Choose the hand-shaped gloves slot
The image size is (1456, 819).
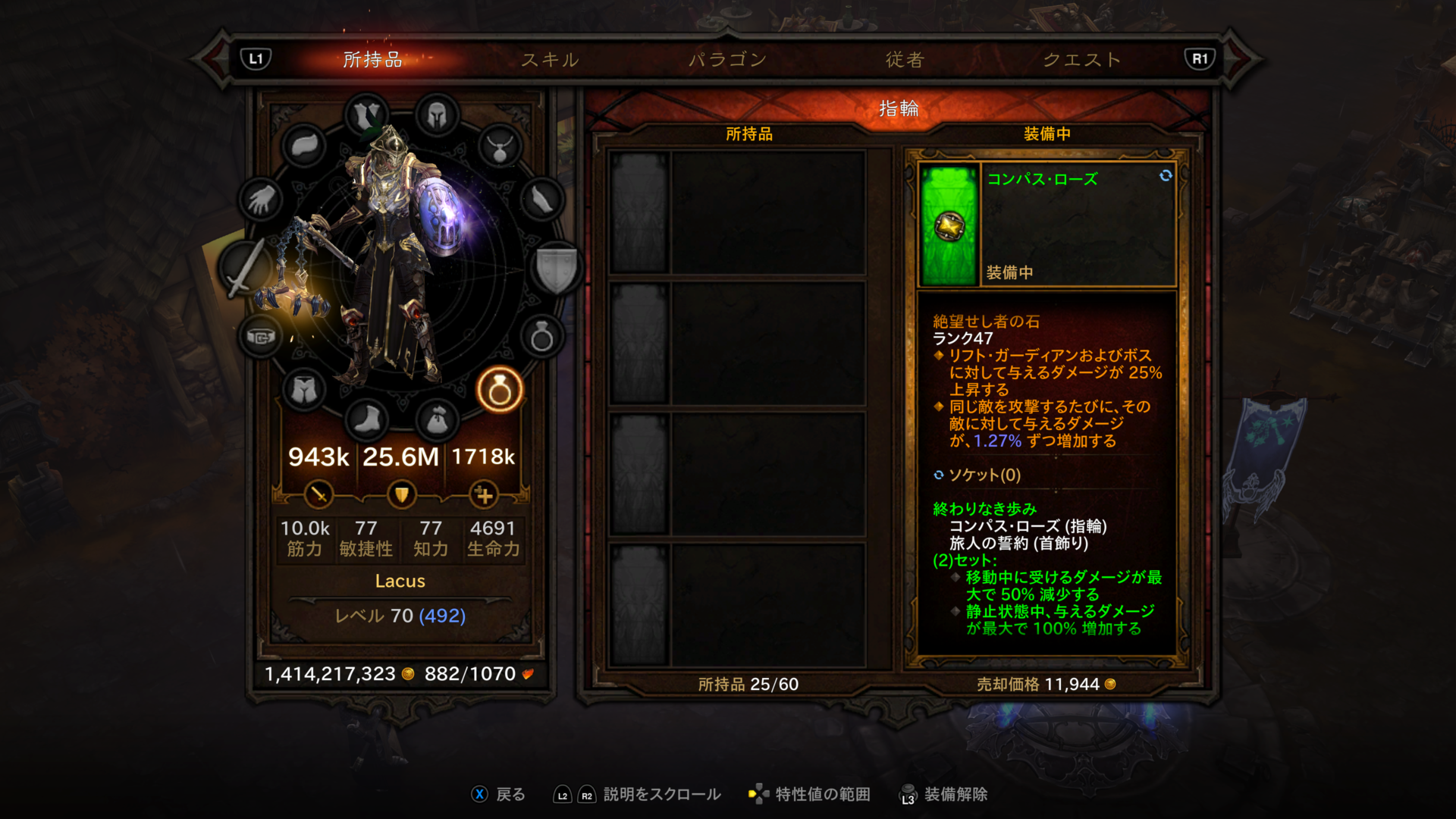[261, 200]
